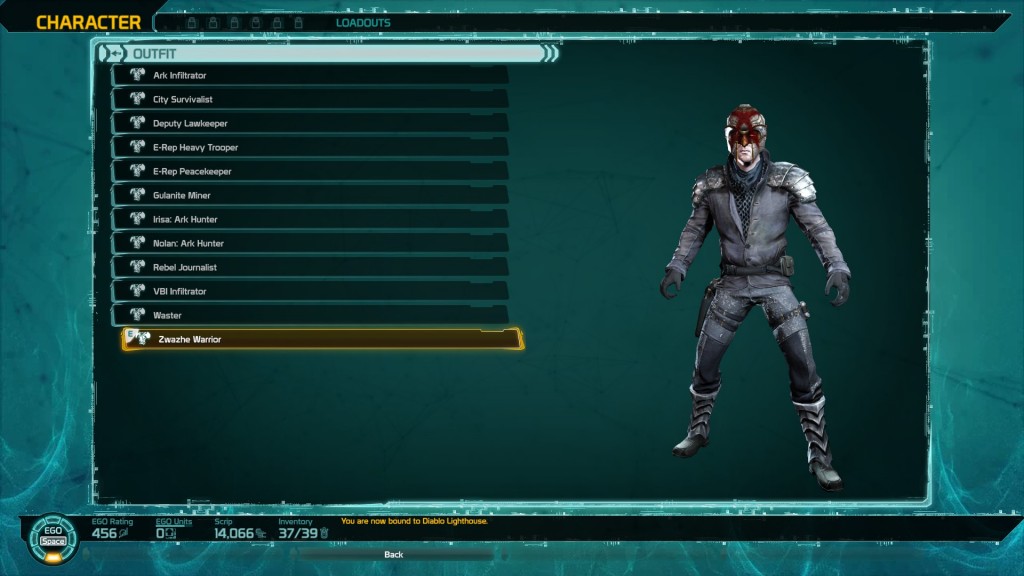
Task: Open the Loadouts tab
Action: [363, 23]
